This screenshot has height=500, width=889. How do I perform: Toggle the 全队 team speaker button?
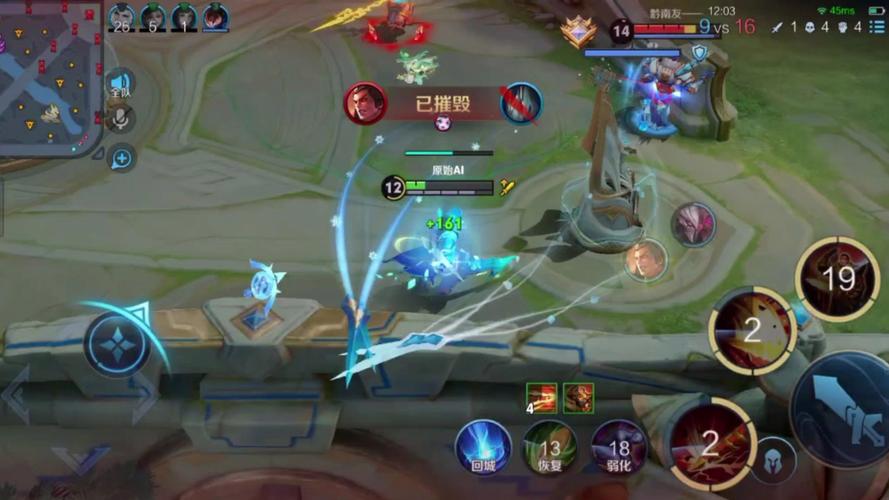tap(121, 84)
